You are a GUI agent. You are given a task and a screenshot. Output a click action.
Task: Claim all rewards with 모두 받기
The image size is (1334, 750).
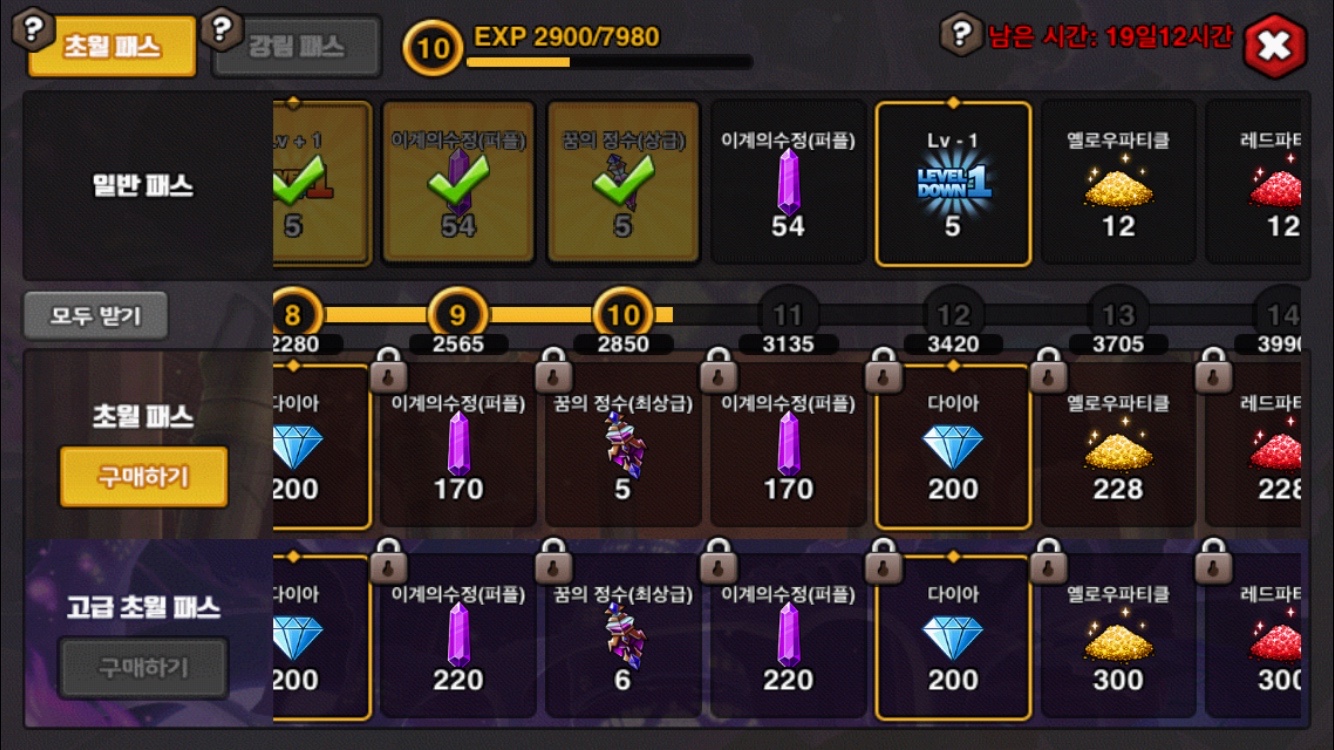tap(96, 316)
